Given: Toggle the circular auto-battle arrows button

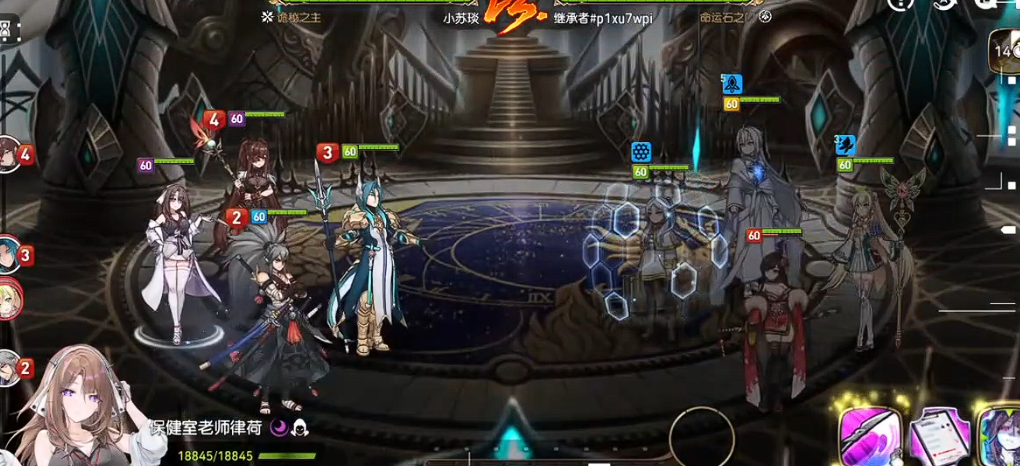Looking at the screenshot, I should [x=944, y=4].
